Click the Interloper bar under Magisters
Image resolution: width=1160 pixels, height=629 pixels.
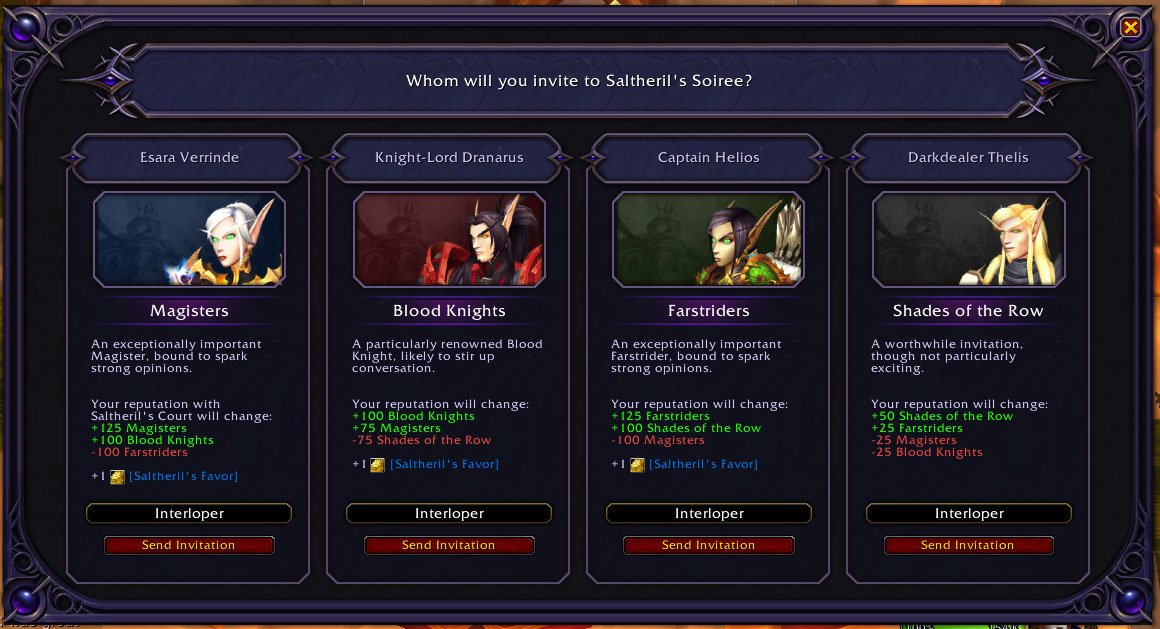(189, 513)
